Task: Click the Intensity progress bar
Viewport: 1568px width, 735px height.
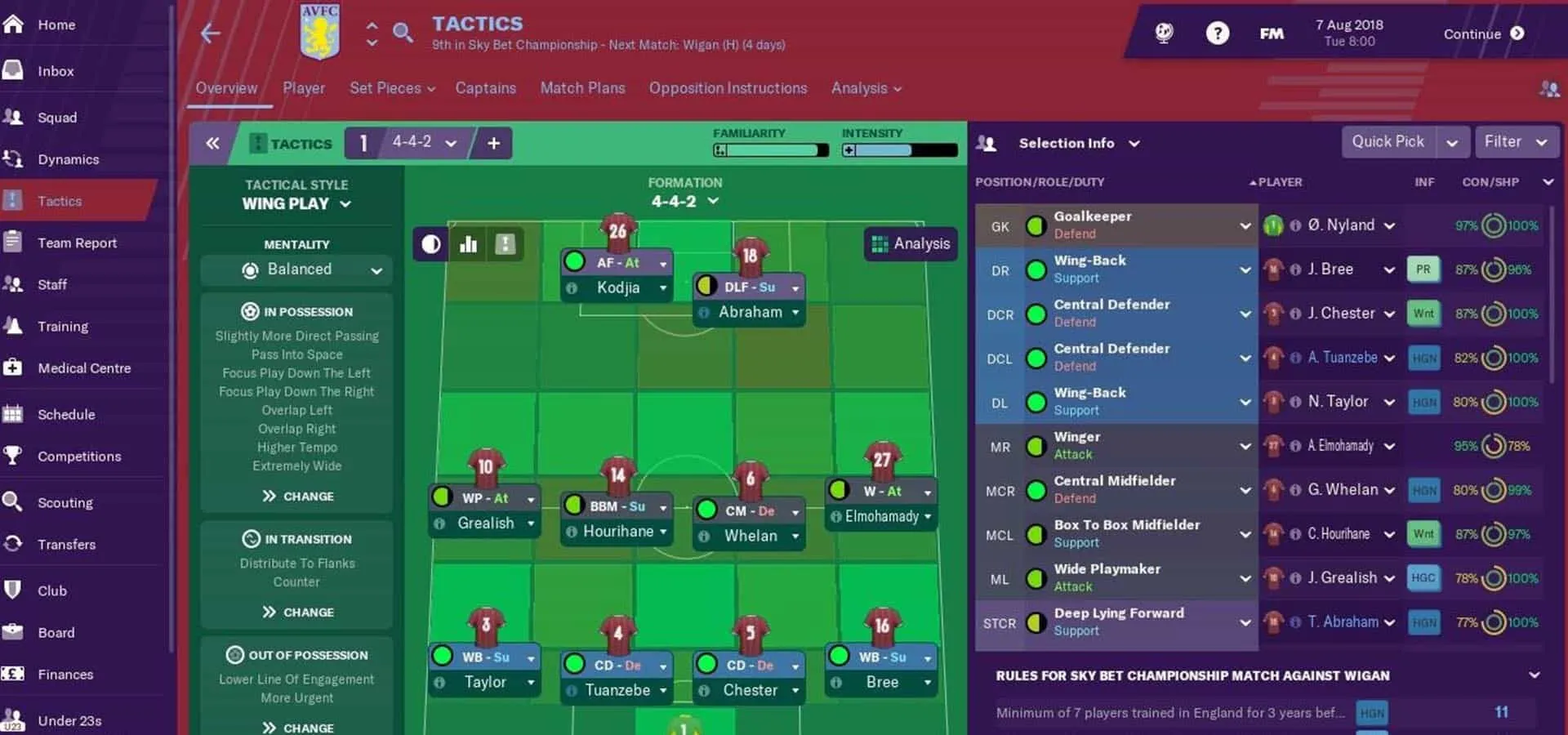Action: 898,150
